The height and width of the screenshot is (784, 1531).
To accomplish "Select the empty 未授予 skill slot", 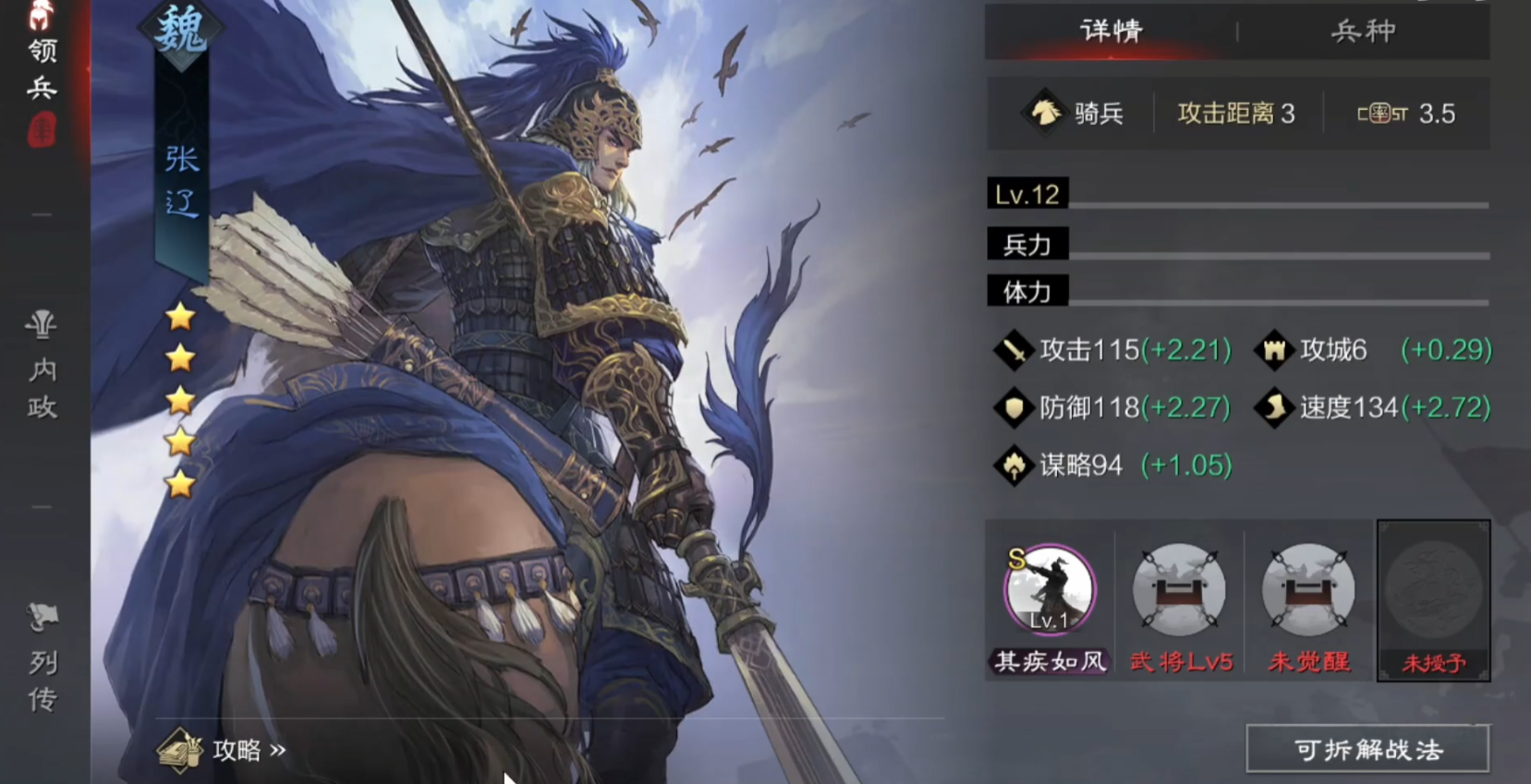I will 1433,591.
